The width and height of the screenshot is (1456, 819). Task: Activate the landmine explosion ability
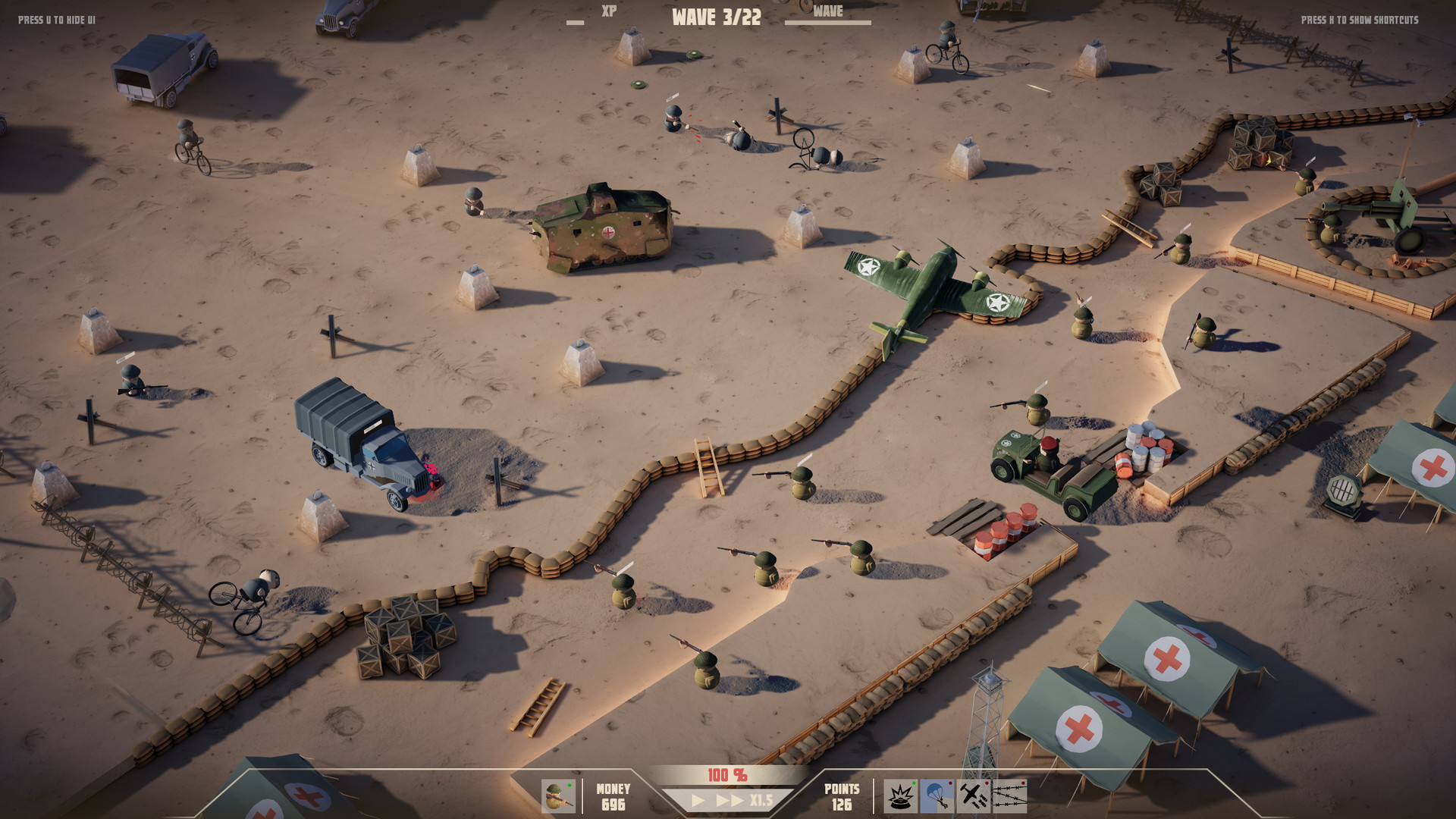900,796
